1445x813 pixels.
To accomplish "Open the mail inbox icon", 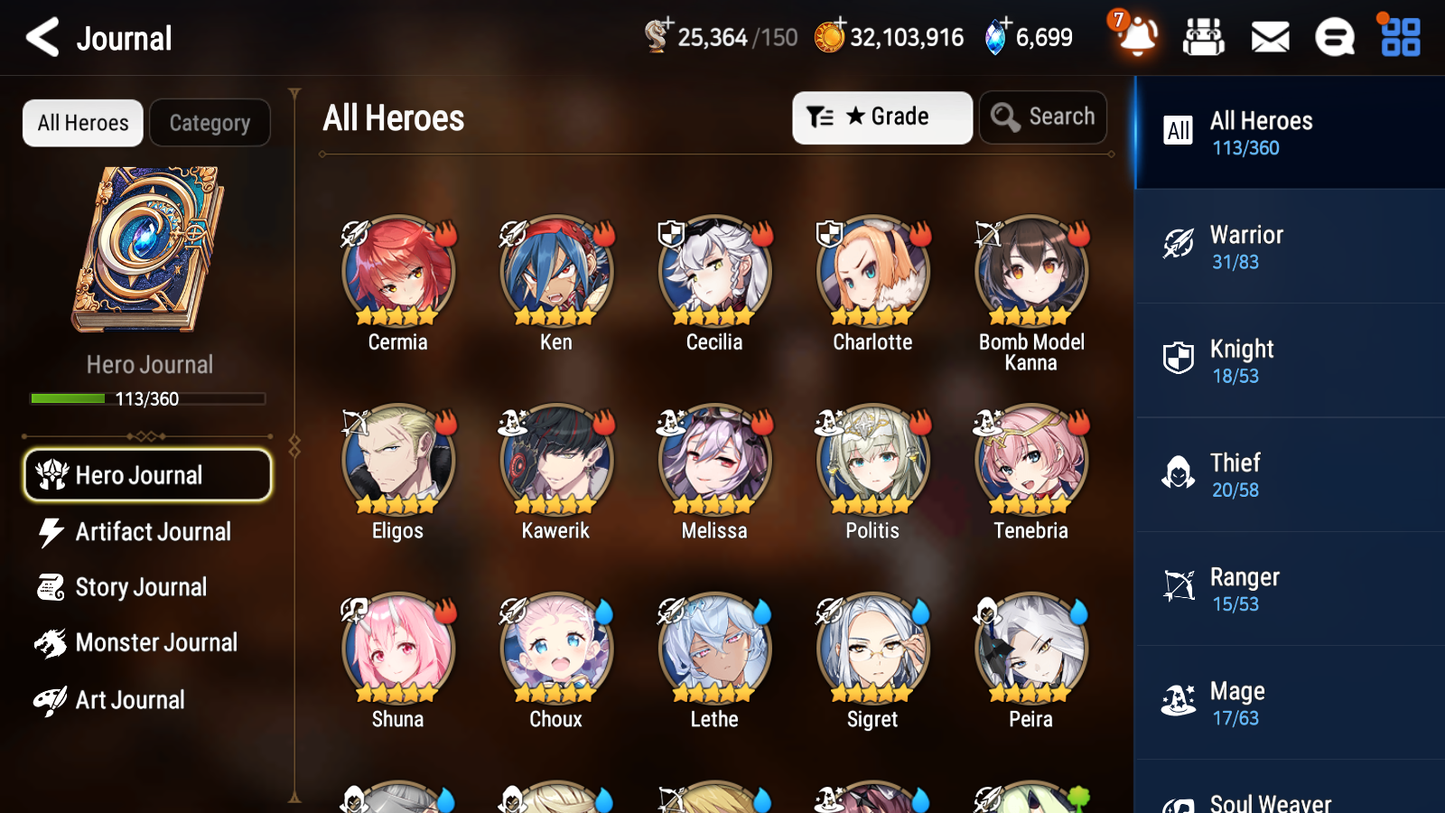I will click(x=1269, y=36).
